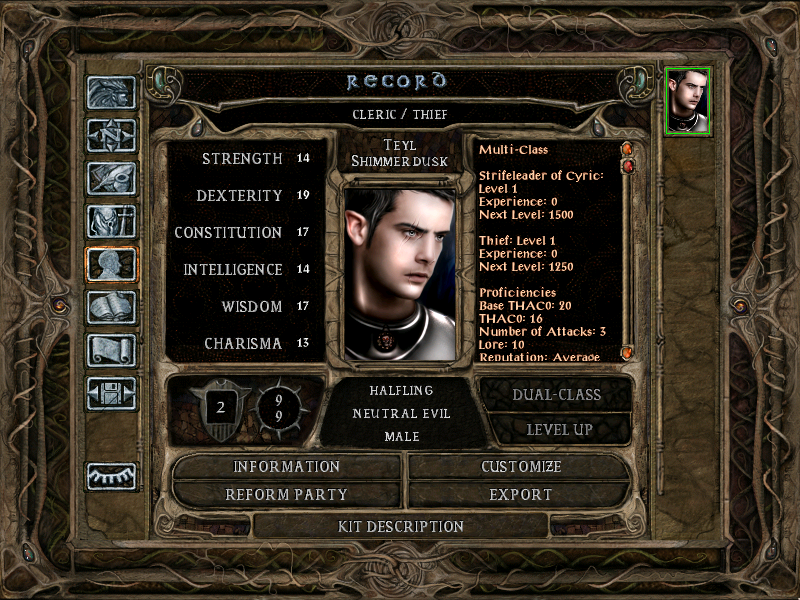Click the Dual-Class button
Viewport: 800px width, 600px height.
pyautogui.click(x=556, y=394)
